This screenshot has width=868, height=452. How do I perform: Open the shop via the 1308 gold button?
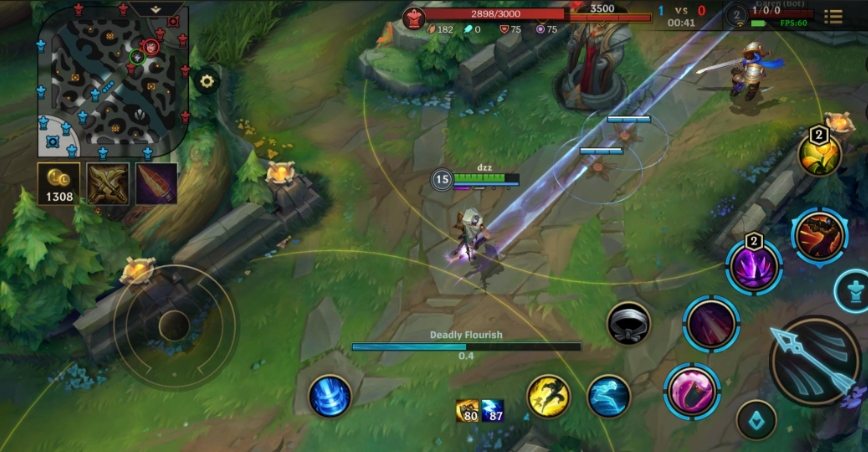click(x=59, y=184)
